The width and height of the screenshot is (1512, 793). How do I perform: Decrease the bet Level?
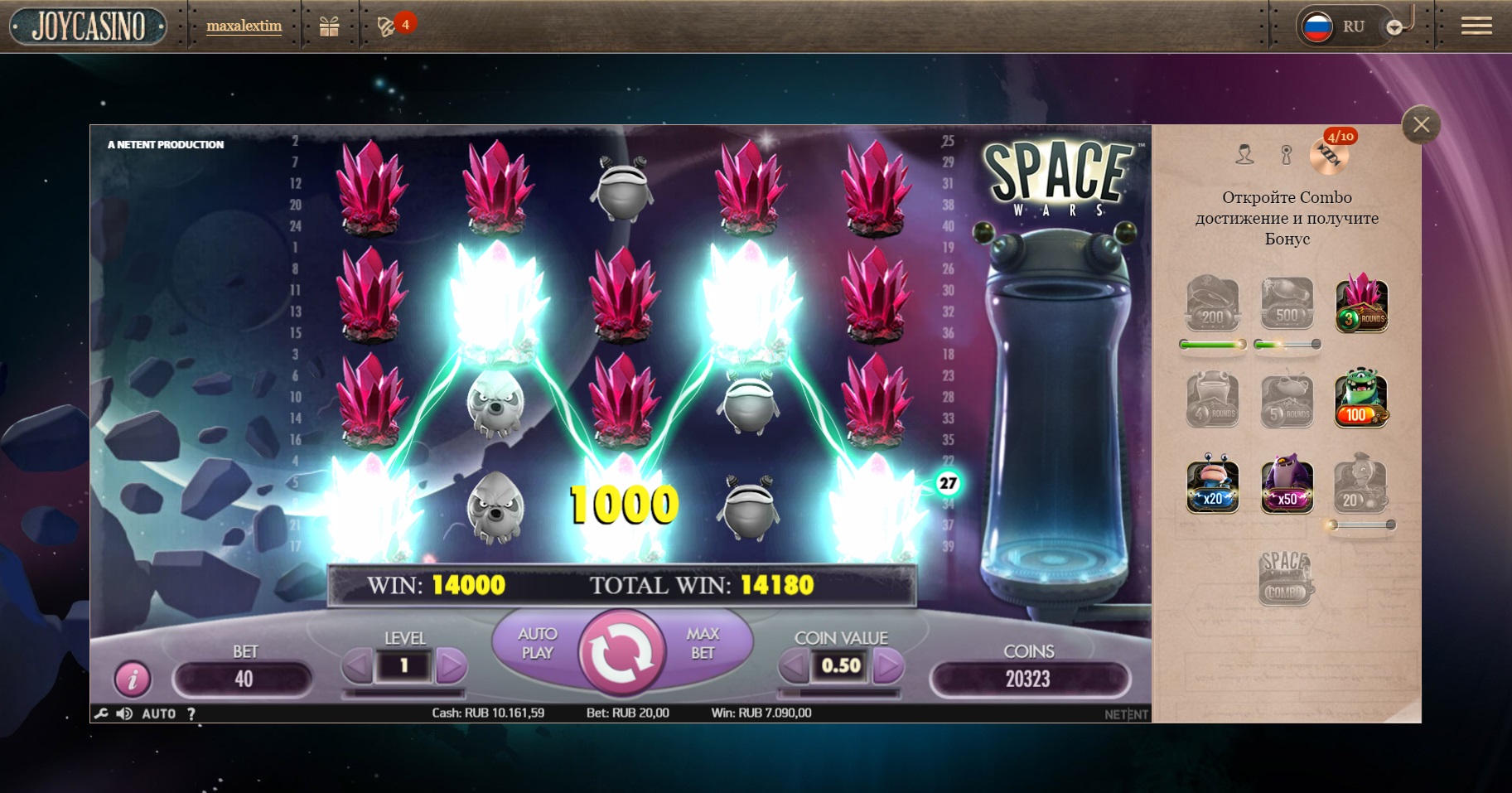pos(358,666)
